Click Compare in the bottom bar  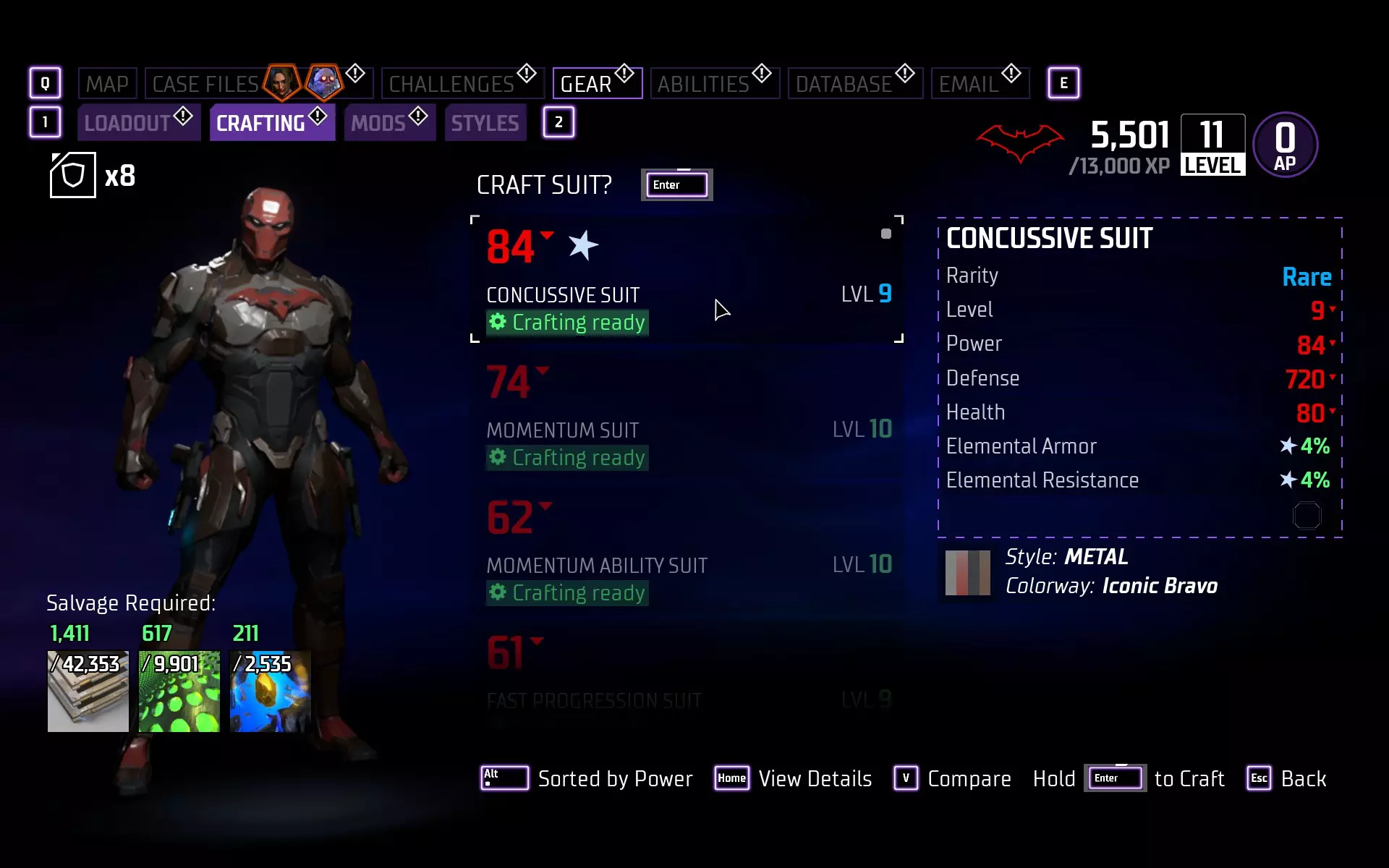tap(952, 778)
